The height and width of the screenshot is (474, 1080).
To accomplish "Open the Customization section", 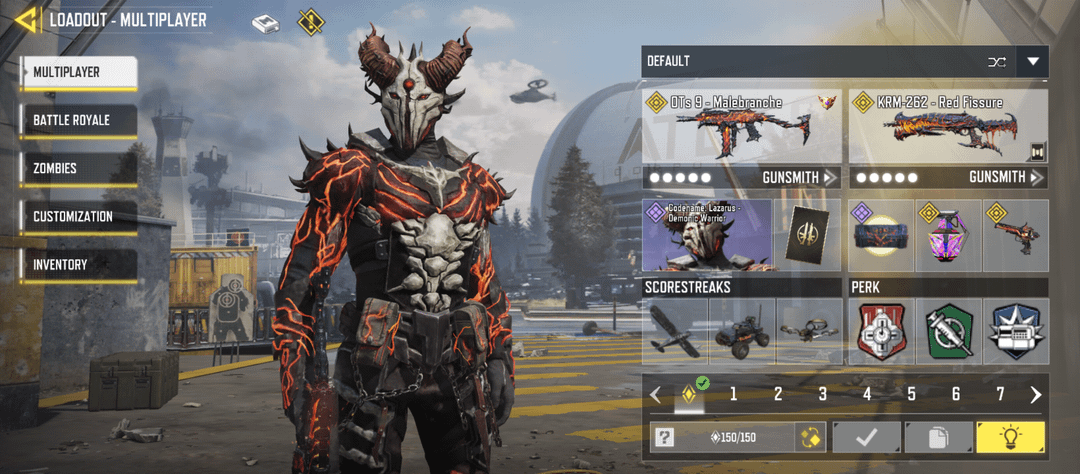I will coord(78,216).
